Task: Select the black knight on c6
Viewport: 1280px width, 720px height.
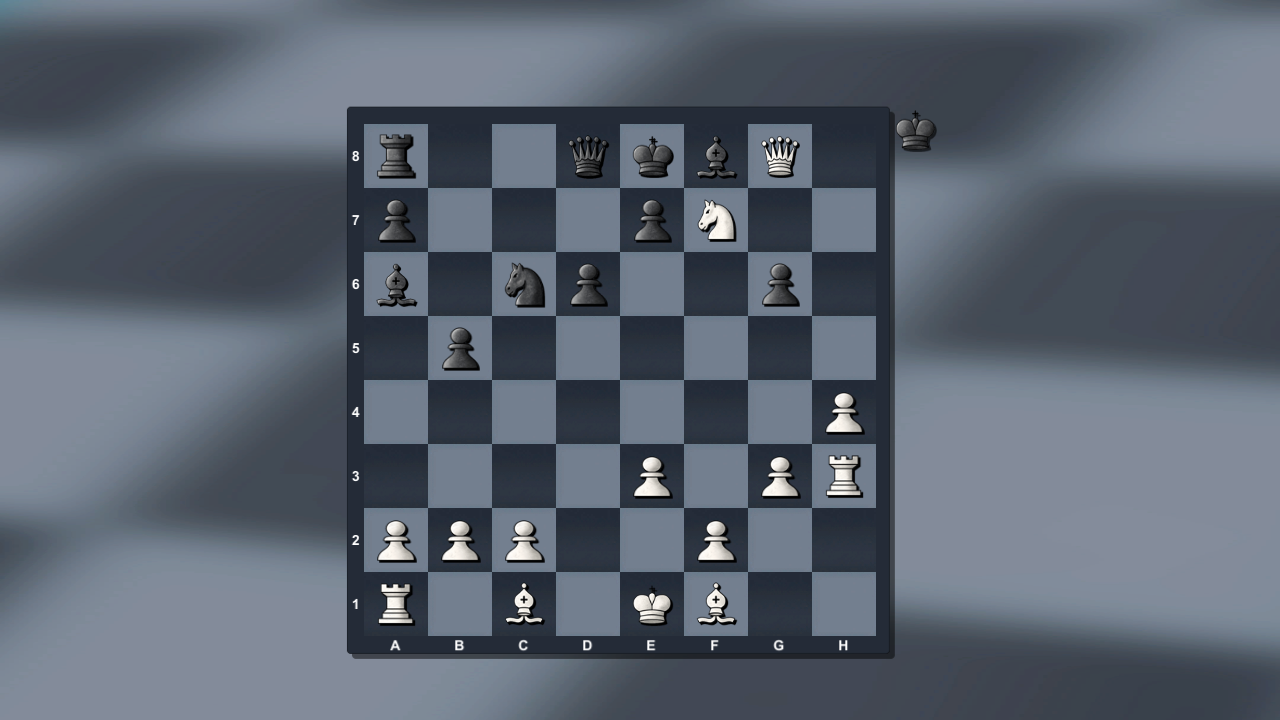Action: click(x=524, y=283)
